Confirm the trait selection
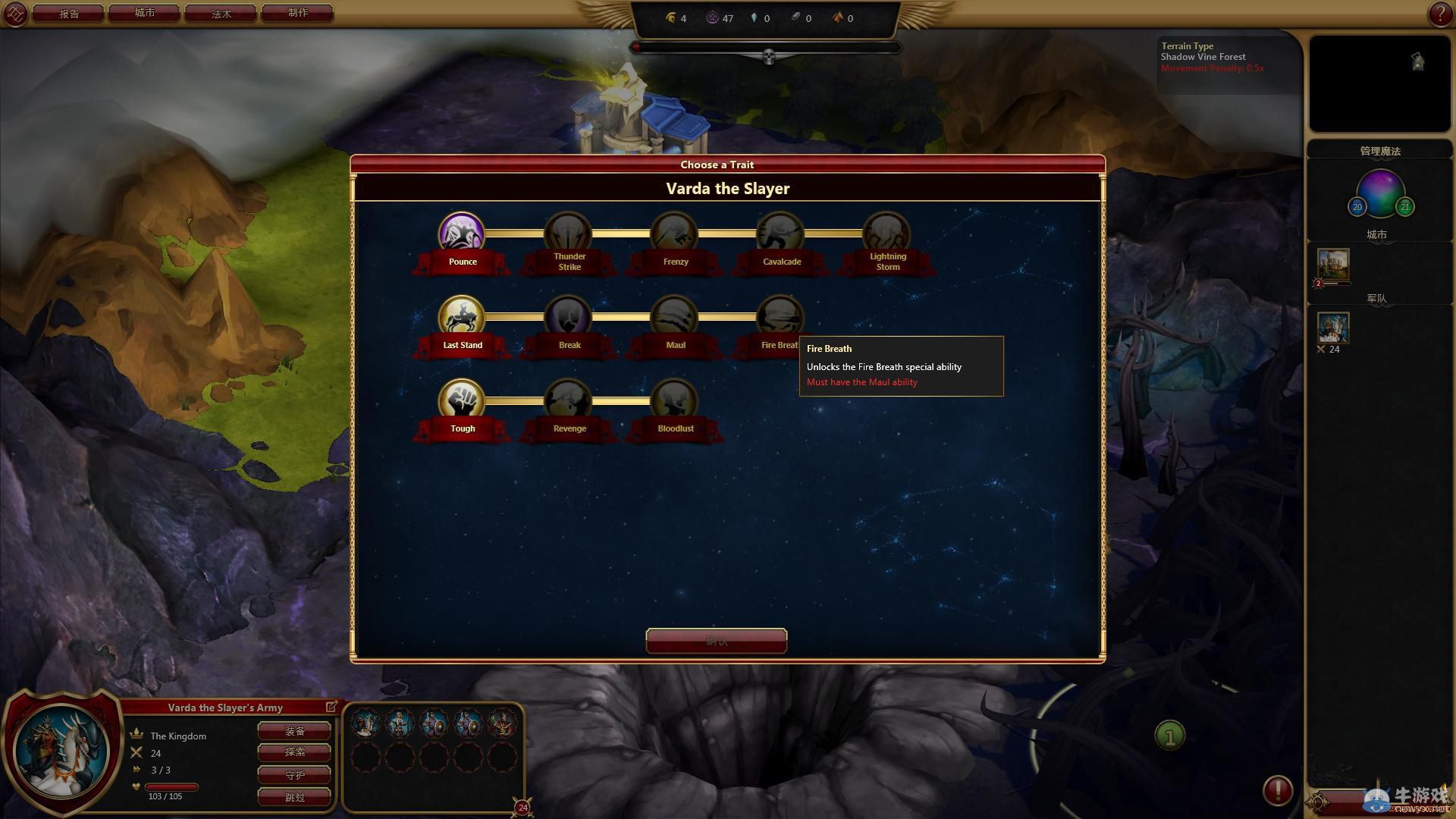Image resolution: width=1456 pixels, height=819 pixels. (716, 641)
